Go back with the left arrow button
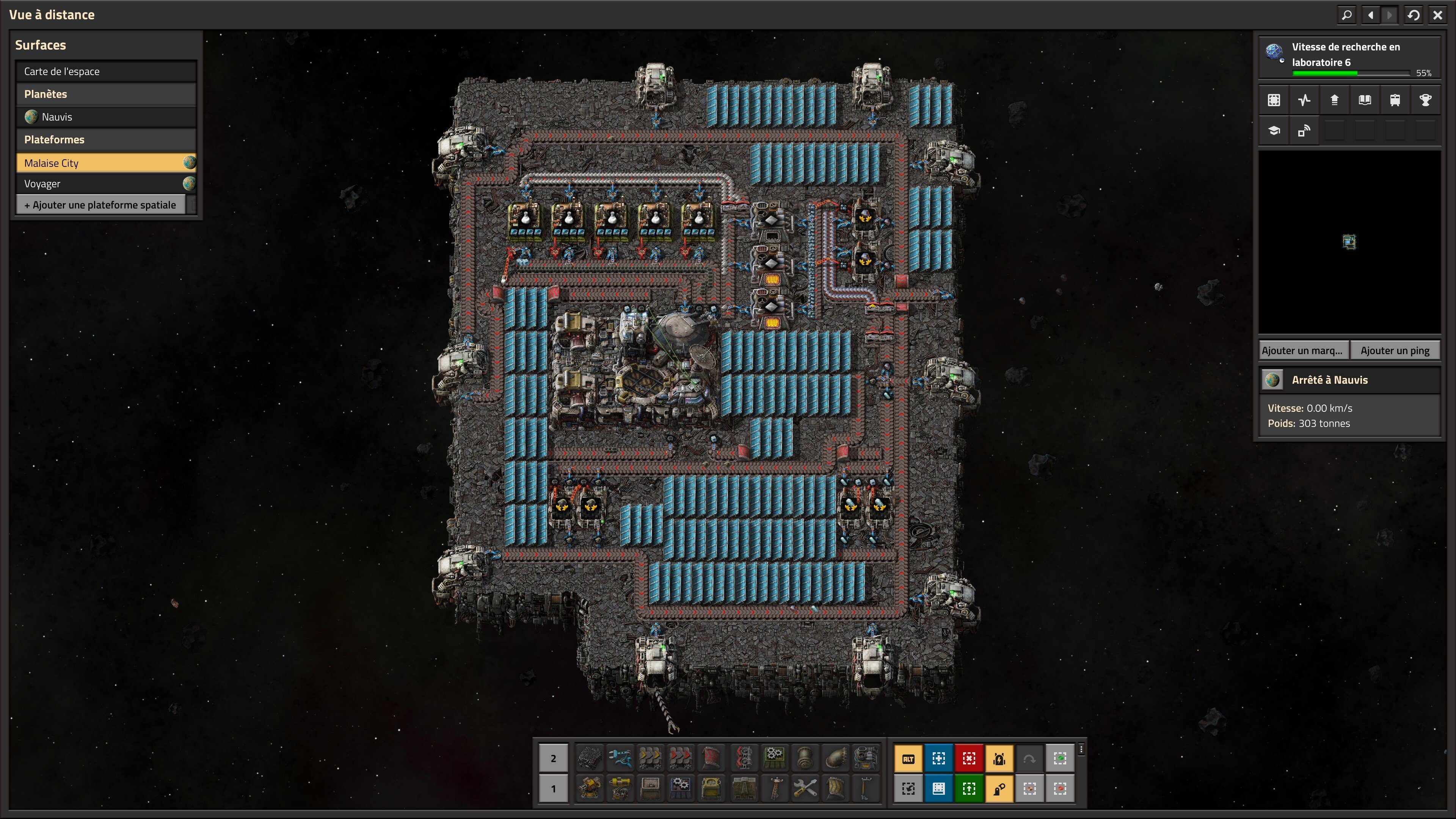The height and width of the screenshot is (819, 1456). tap(1370, 15)
